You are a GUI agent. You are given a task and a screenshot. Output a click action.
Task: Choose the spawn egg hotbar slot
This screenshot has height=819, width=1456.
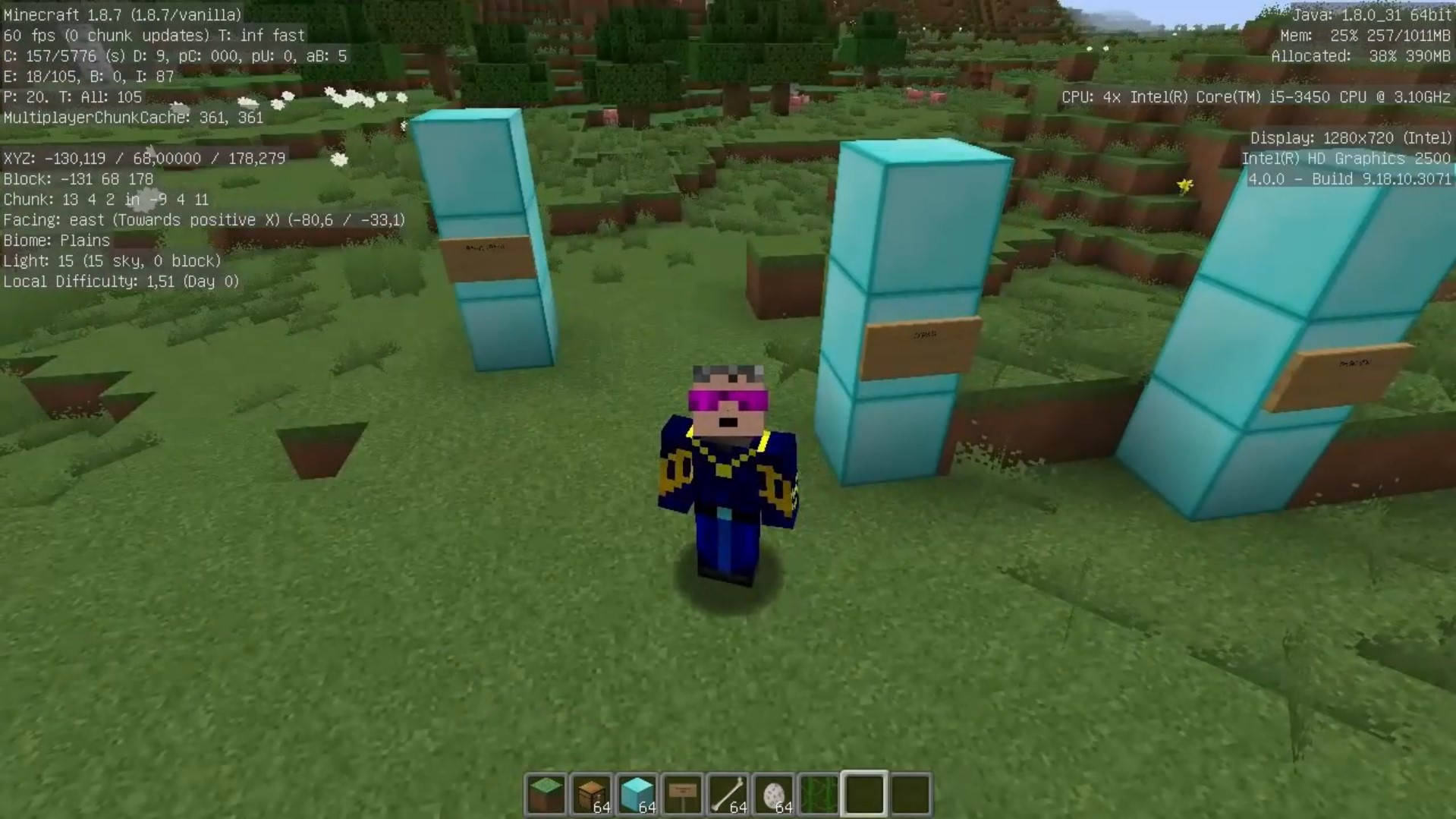[x=773, y=794]
